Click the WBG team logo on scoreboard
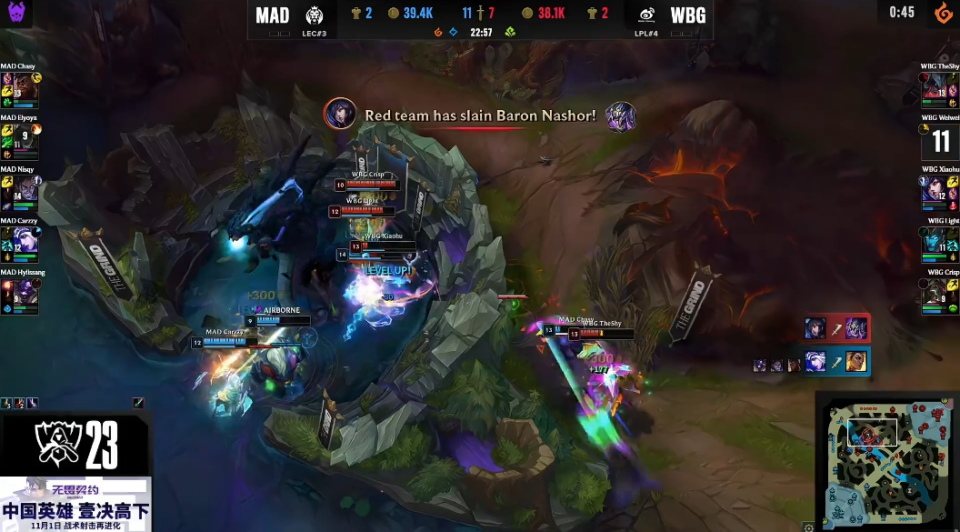Viewport: 960px width, 532px height. point(647,15)
